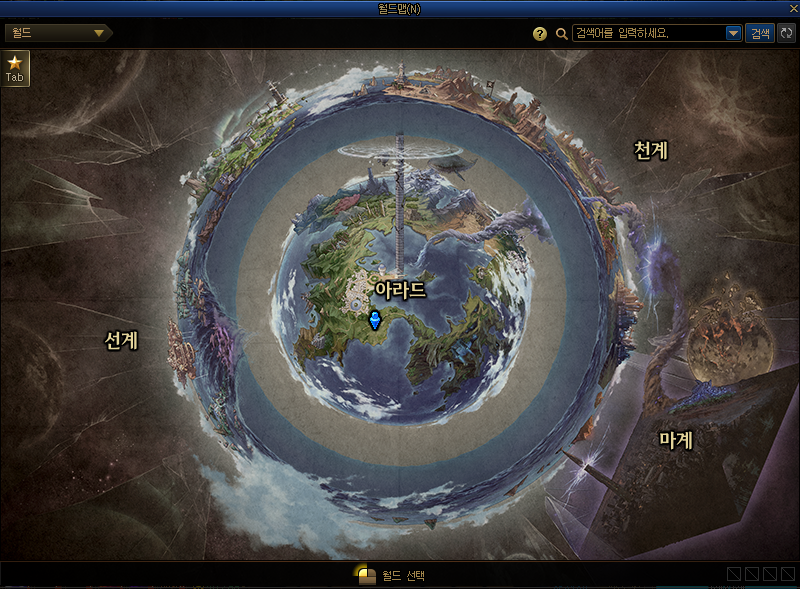Open the 월드 dropdown selector
Screen dimensions: 800x589
click(58, 33)
